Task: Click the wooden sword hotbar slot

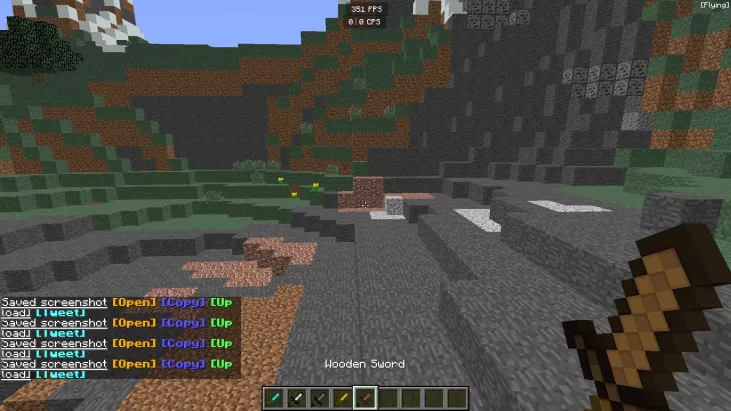Action: (x=366, y=398)
